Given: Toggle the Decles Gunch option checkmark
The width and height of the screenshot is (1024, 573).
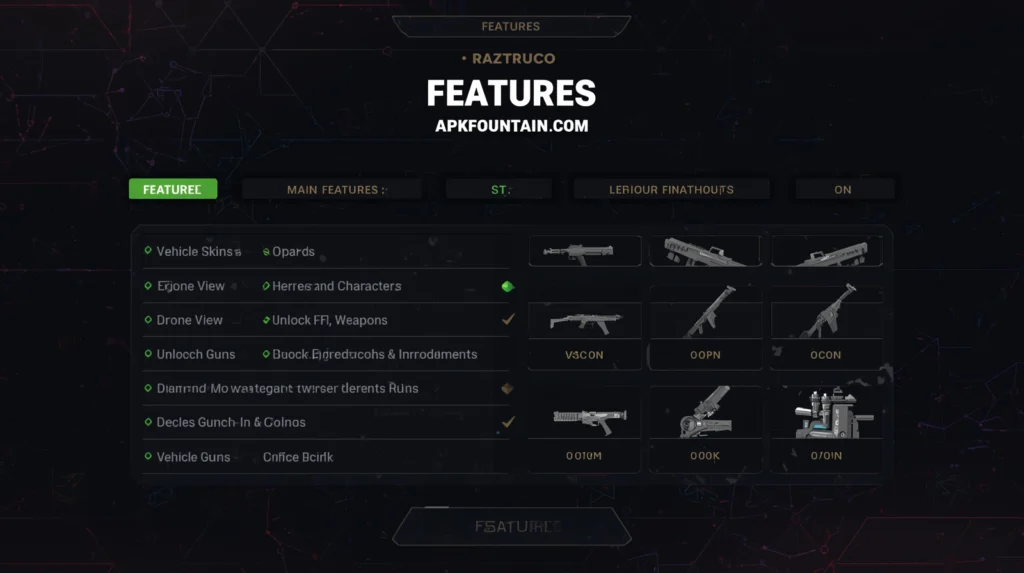Looking at the screenshot, I should point(508,422).
